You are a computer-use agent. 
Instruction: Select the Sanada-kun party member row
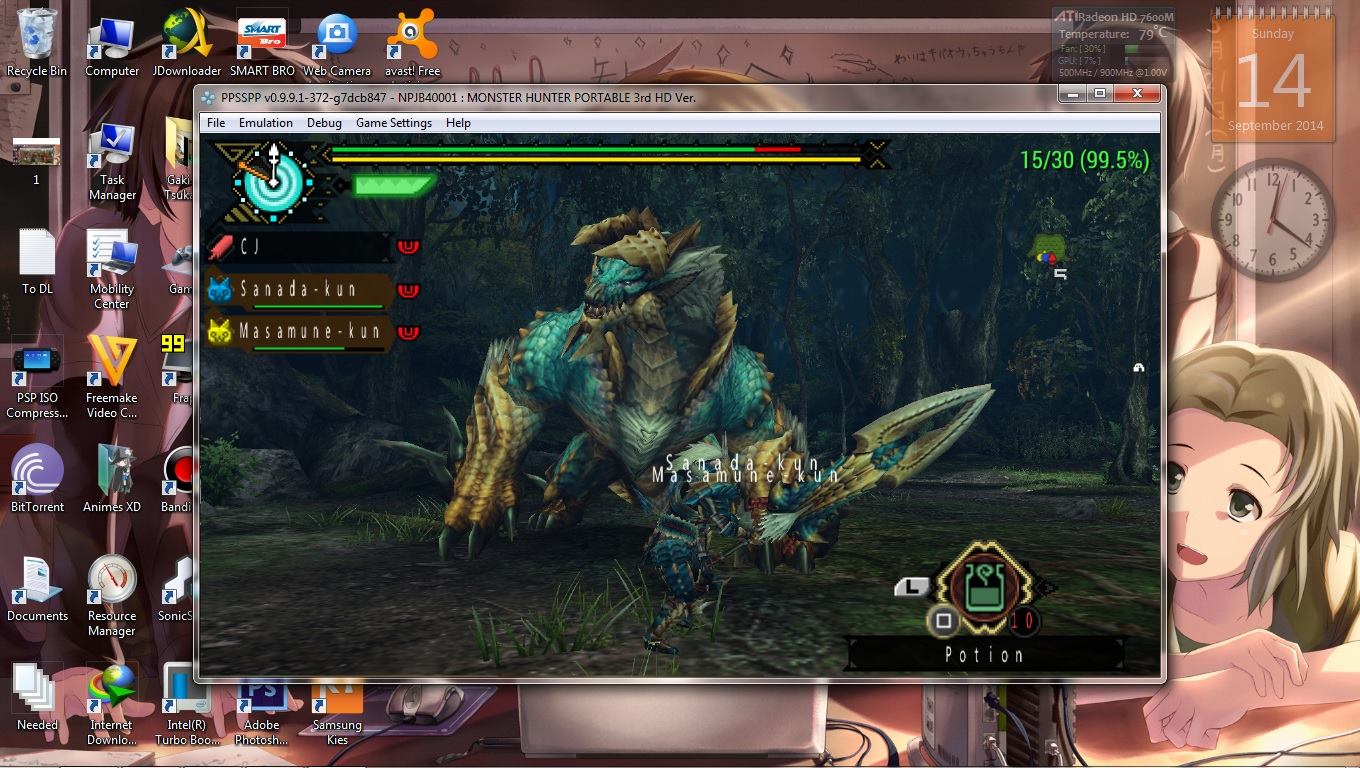point(298,290)
